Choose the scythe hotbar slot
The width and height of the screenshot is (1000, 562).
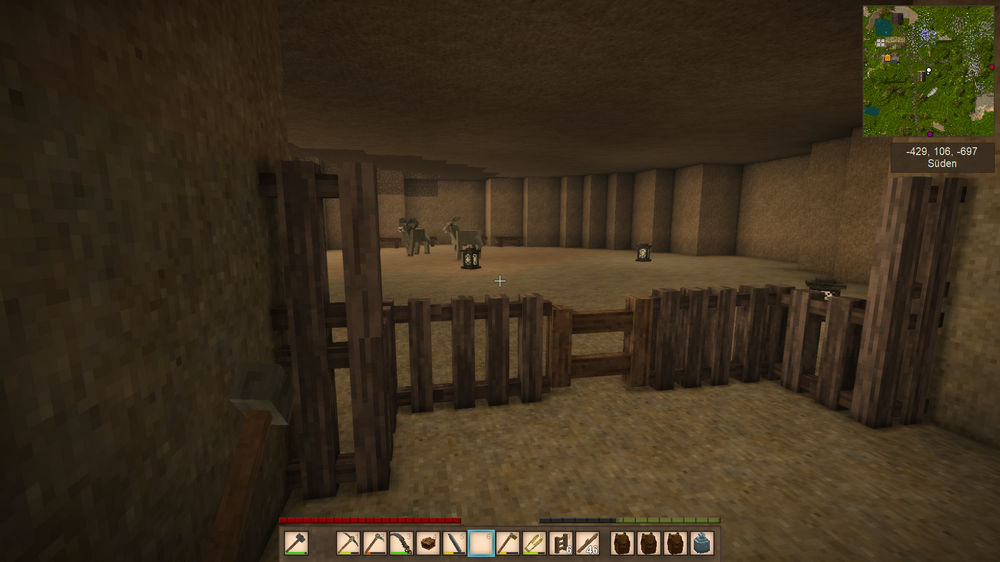(402, 543)
